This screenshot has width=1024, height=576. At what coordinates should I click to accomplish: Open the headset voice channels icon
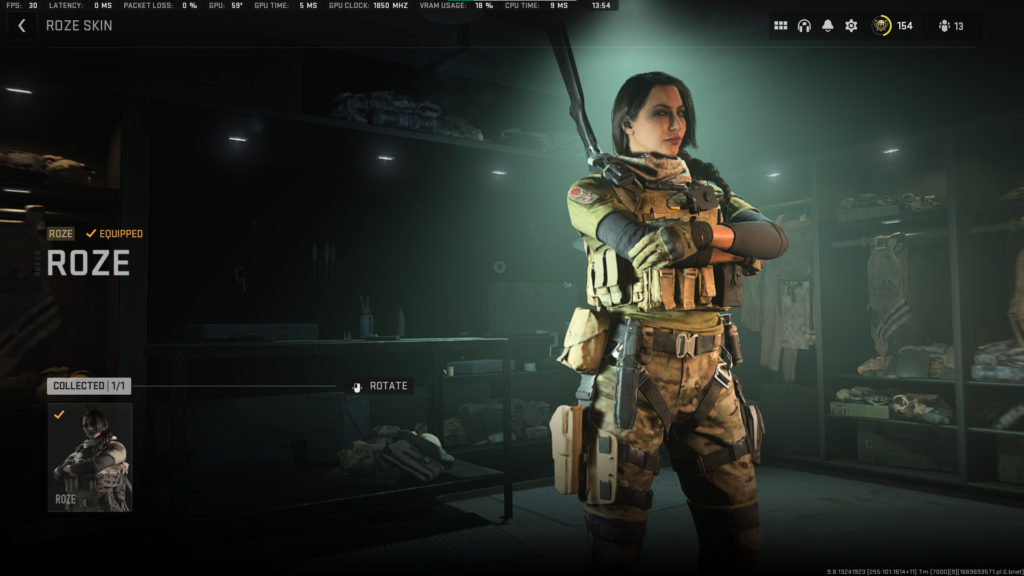click(x=804, y=26)
